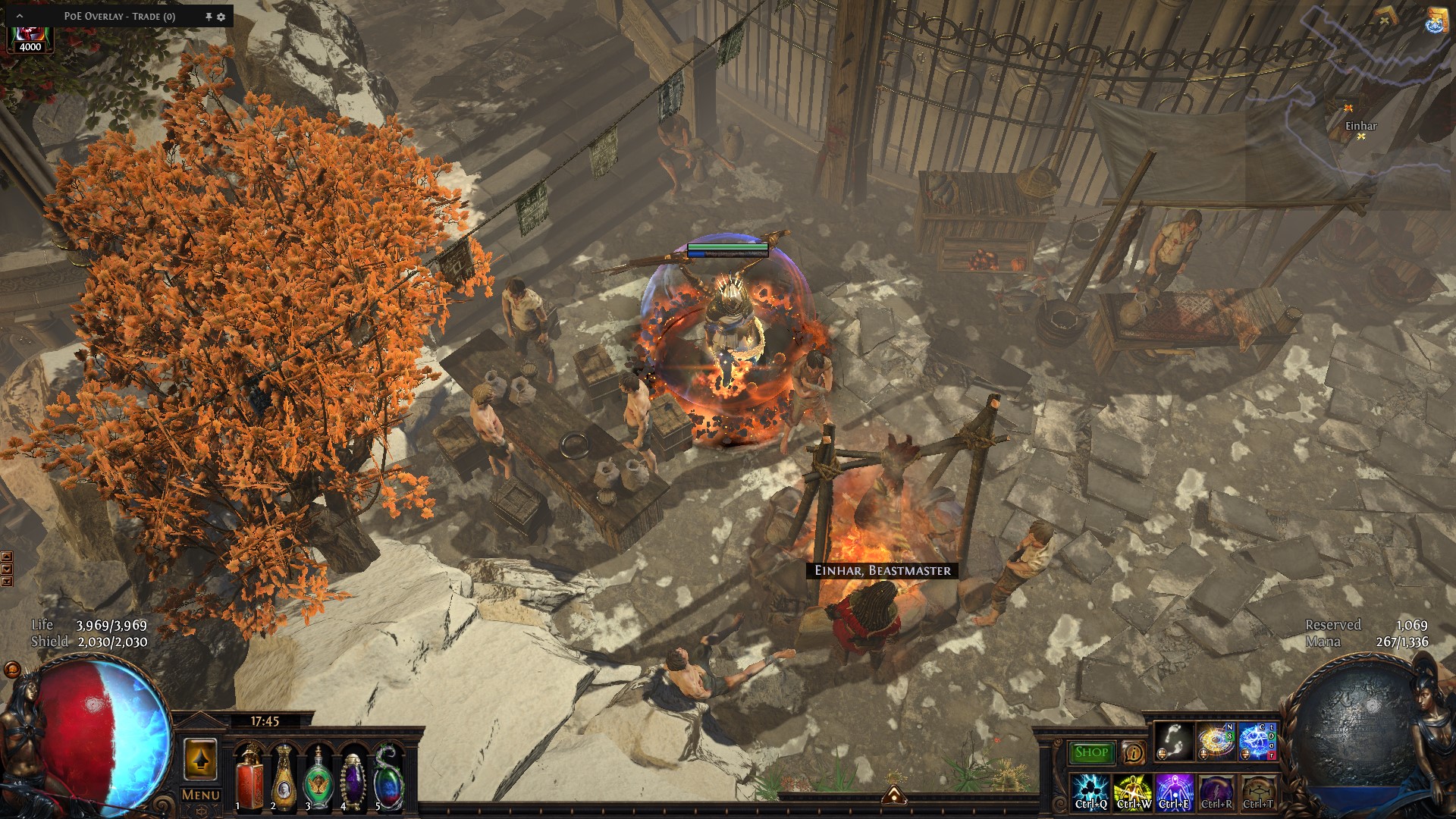Open the green Shop button
This screenshot has width=1456, height=819.
(1091, 752)
